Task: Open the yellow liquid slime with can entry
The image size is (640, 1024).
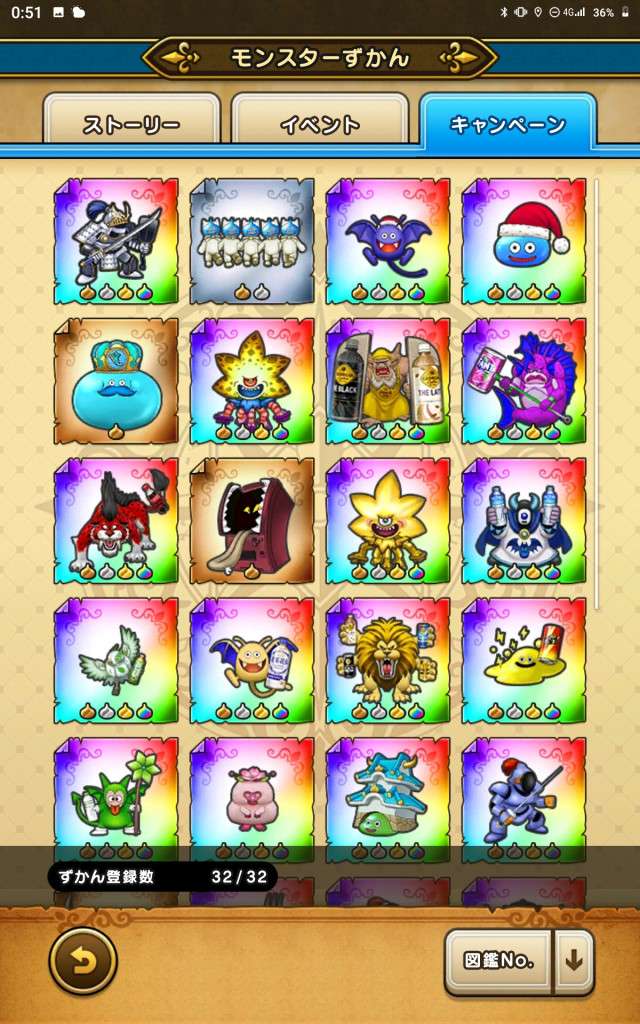Action: click(524, 661)
